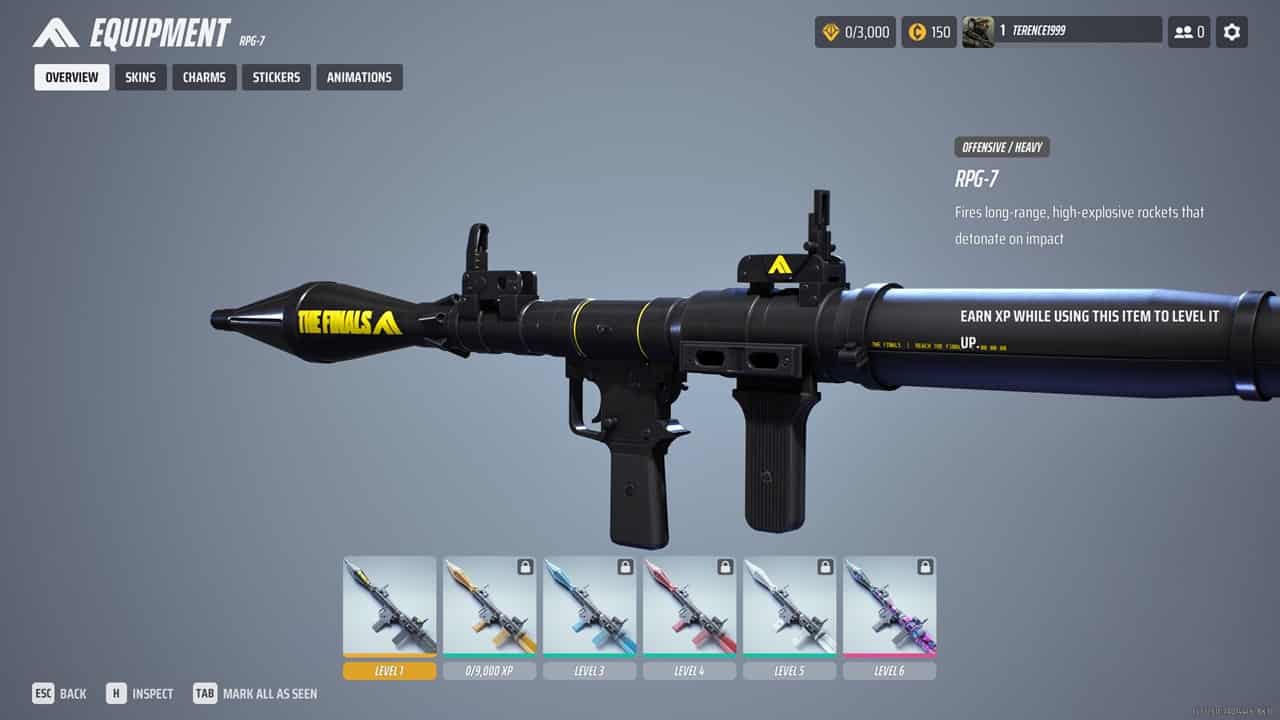Click the 150 coin currency counter
This screenshot has height=720, width=1280.
point(929,32)
